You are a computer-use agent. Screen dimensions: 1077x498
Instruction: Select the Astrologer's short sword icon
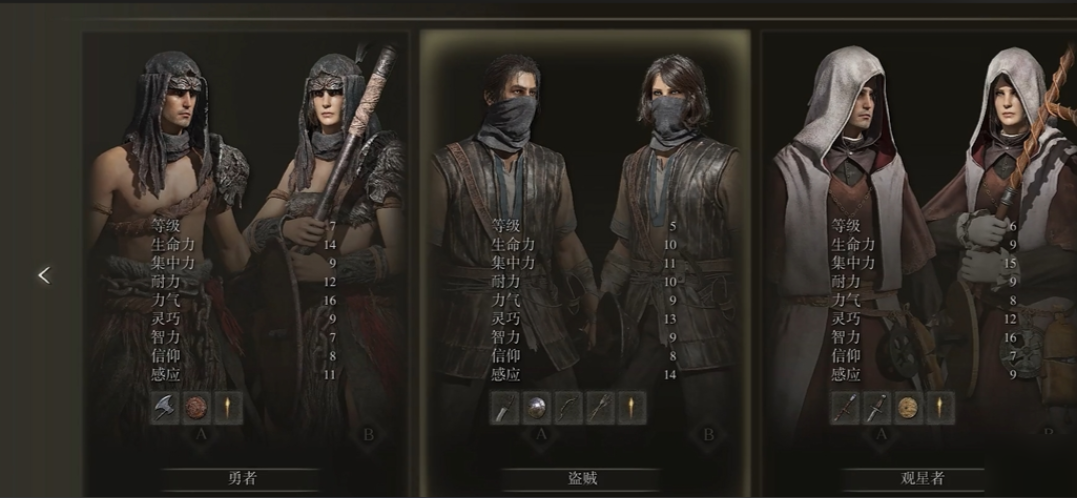pyautogui.click(x=878, y=407)
